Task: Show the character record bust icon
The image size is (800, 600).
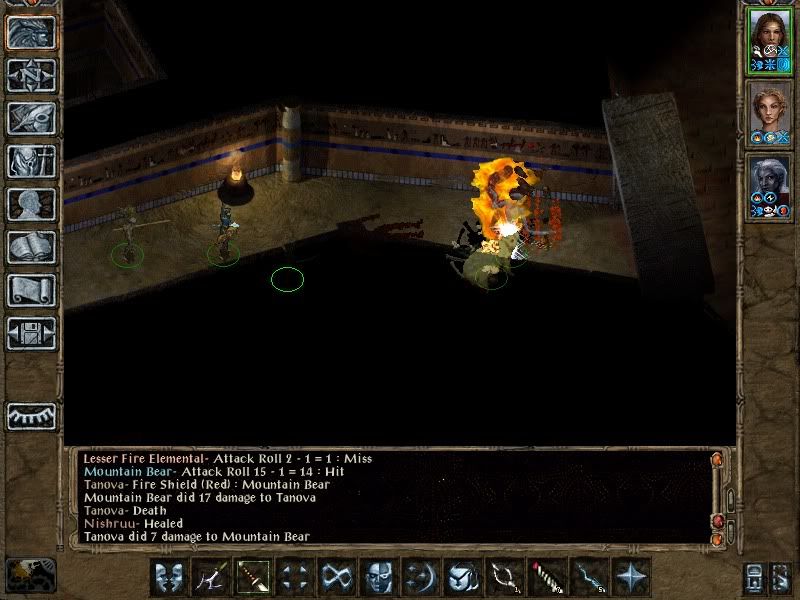Action: coord(31,204)
